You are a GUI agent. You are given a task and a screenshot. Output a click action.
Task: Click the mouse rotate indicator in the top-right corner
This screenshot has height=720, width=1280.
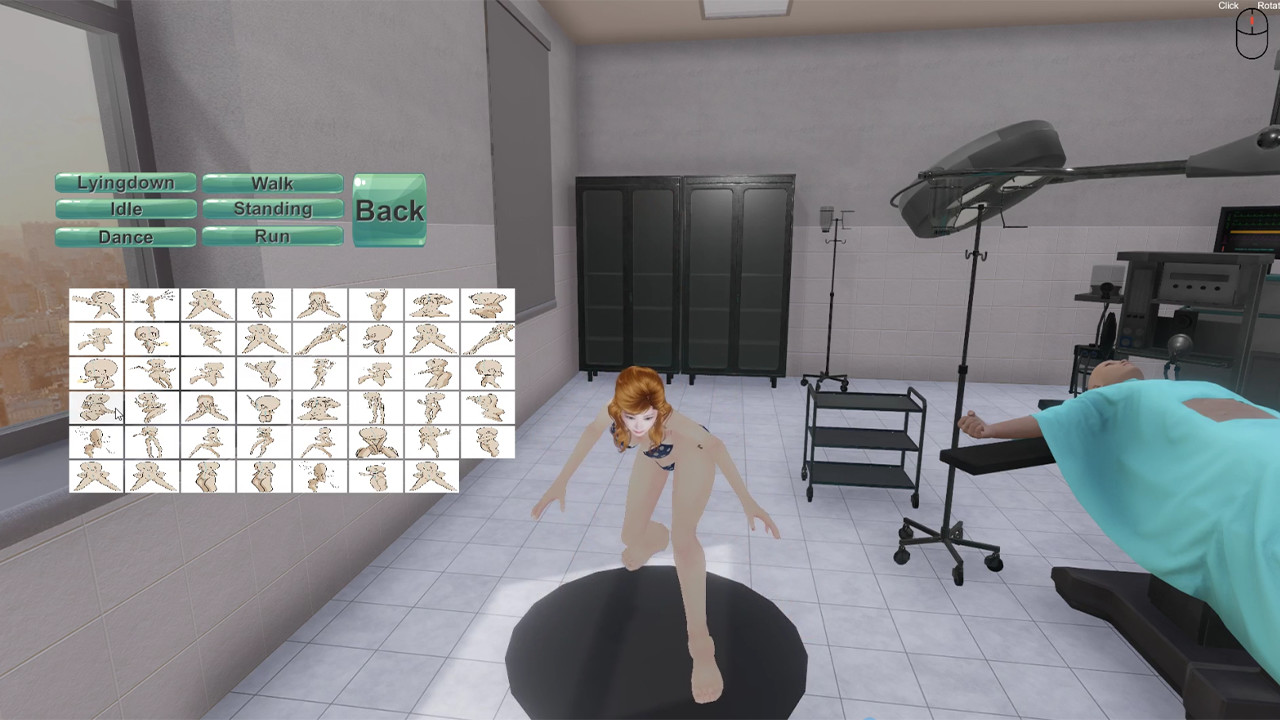coord(1250,35)
